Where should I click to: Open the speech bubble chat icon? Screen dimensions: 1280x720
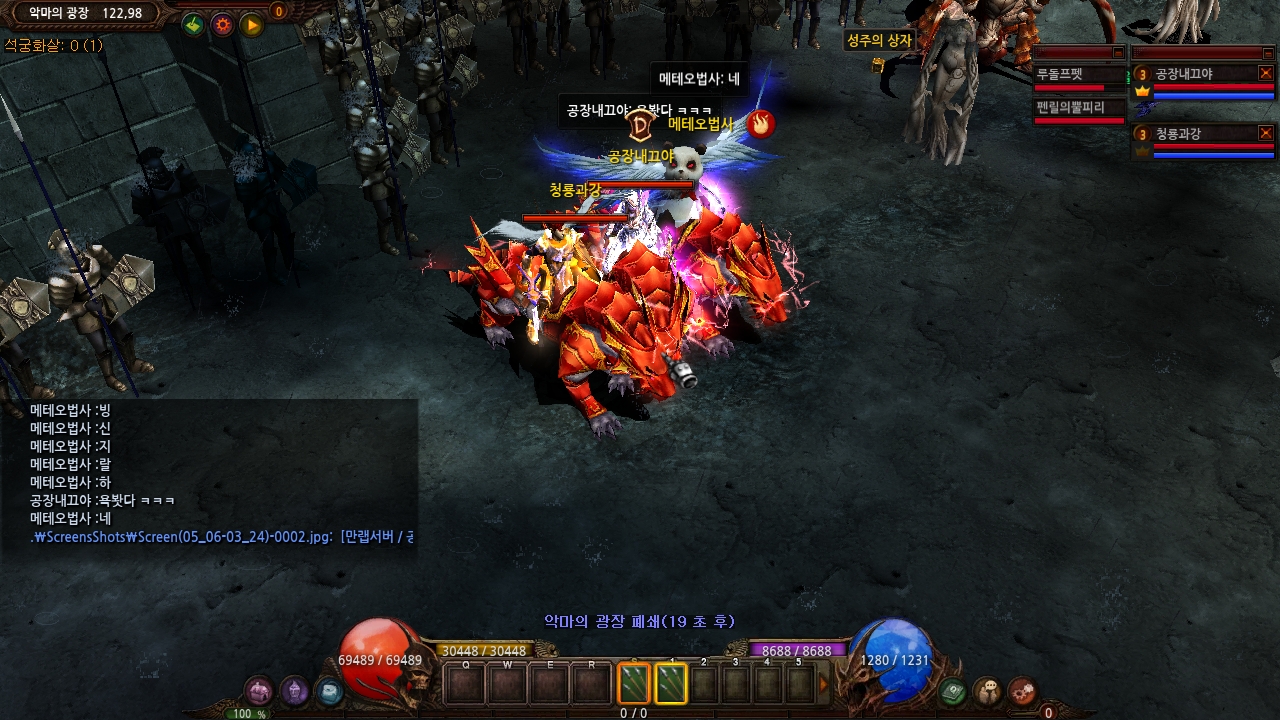click(x=988, y=691)
